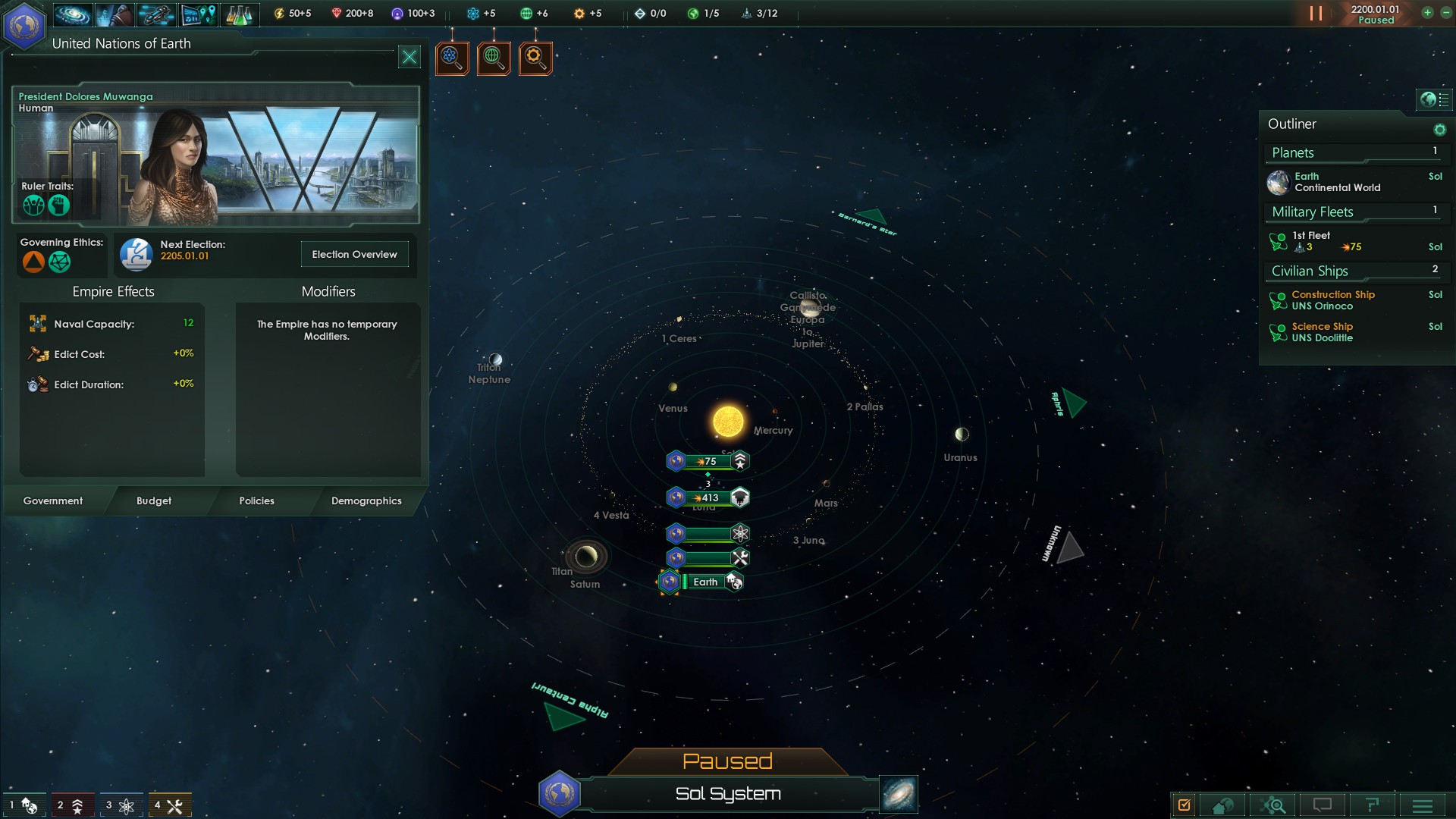
Task: Close the United Nations of Earth panel
Action: pos(409,57)
